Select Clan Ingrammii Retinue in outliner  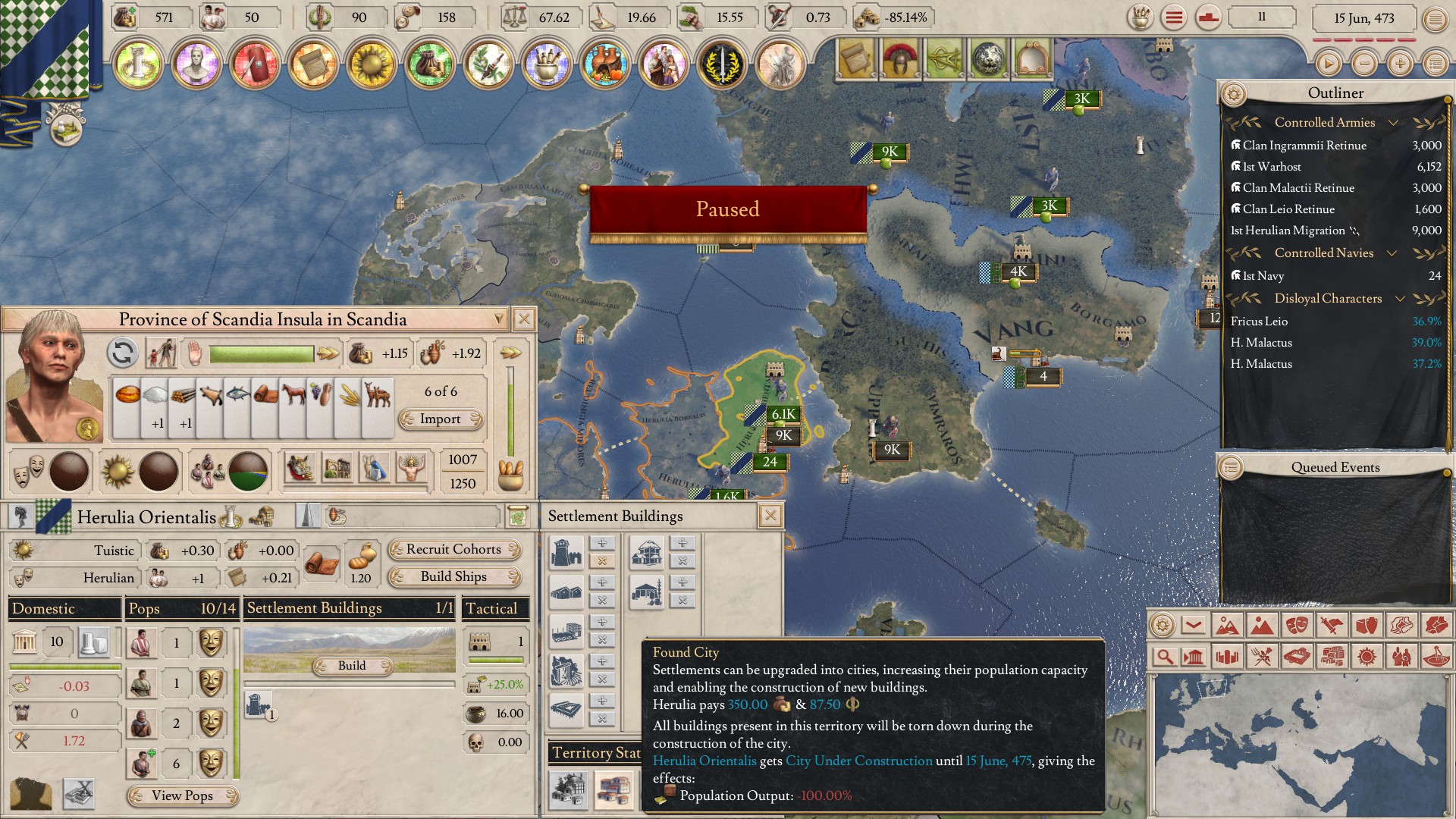pyautogui.click(x=1304, y=146)
